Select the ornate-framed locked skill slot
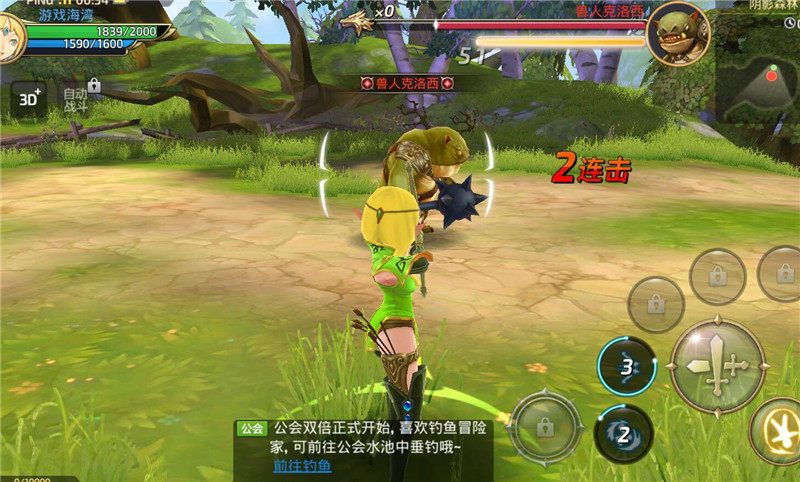Screen dimensions: 800x482 click(x=545, y=427)
